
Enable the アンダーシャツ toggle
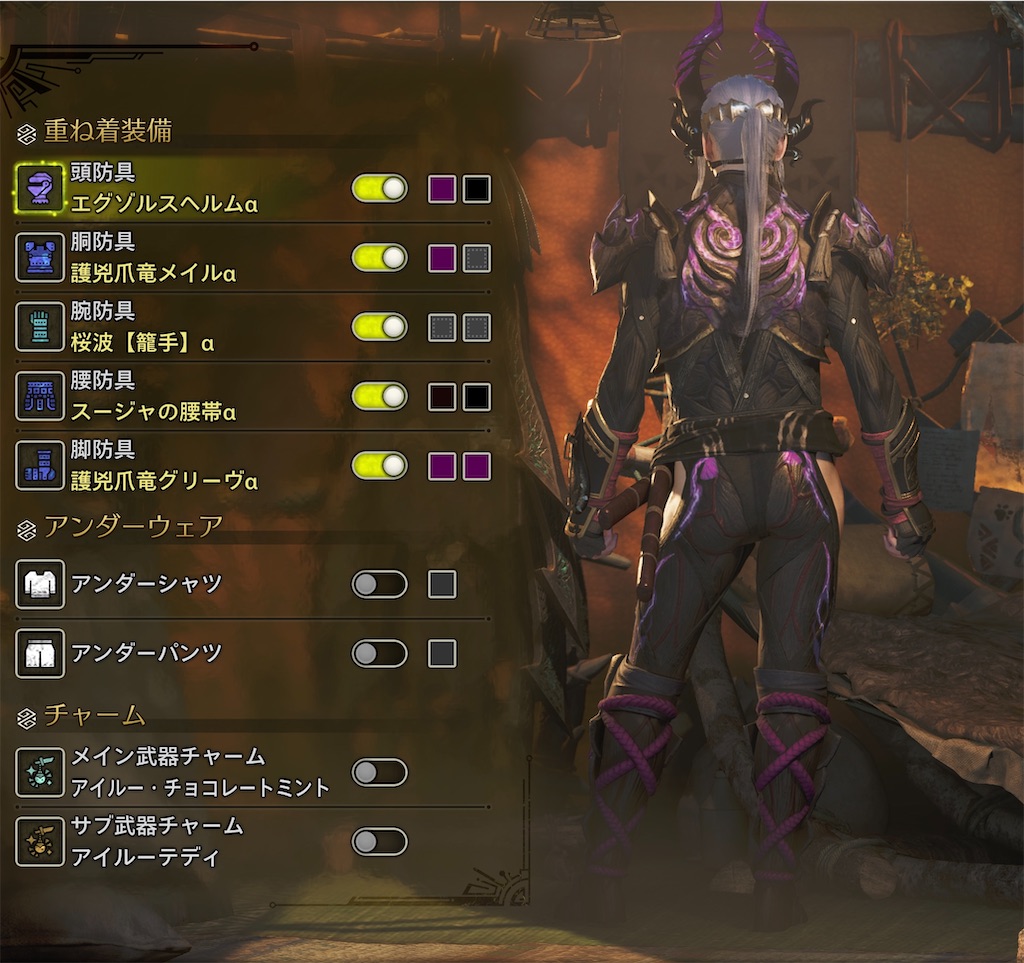coord(379,584)
